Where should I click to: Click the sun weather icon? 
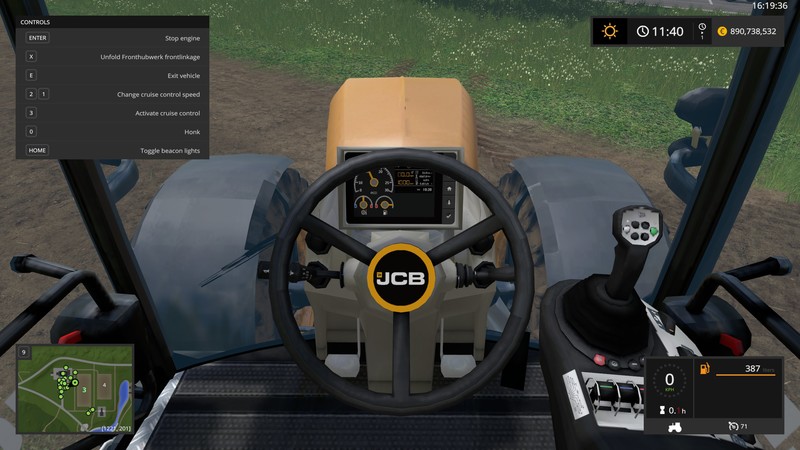tap(609, 31)
